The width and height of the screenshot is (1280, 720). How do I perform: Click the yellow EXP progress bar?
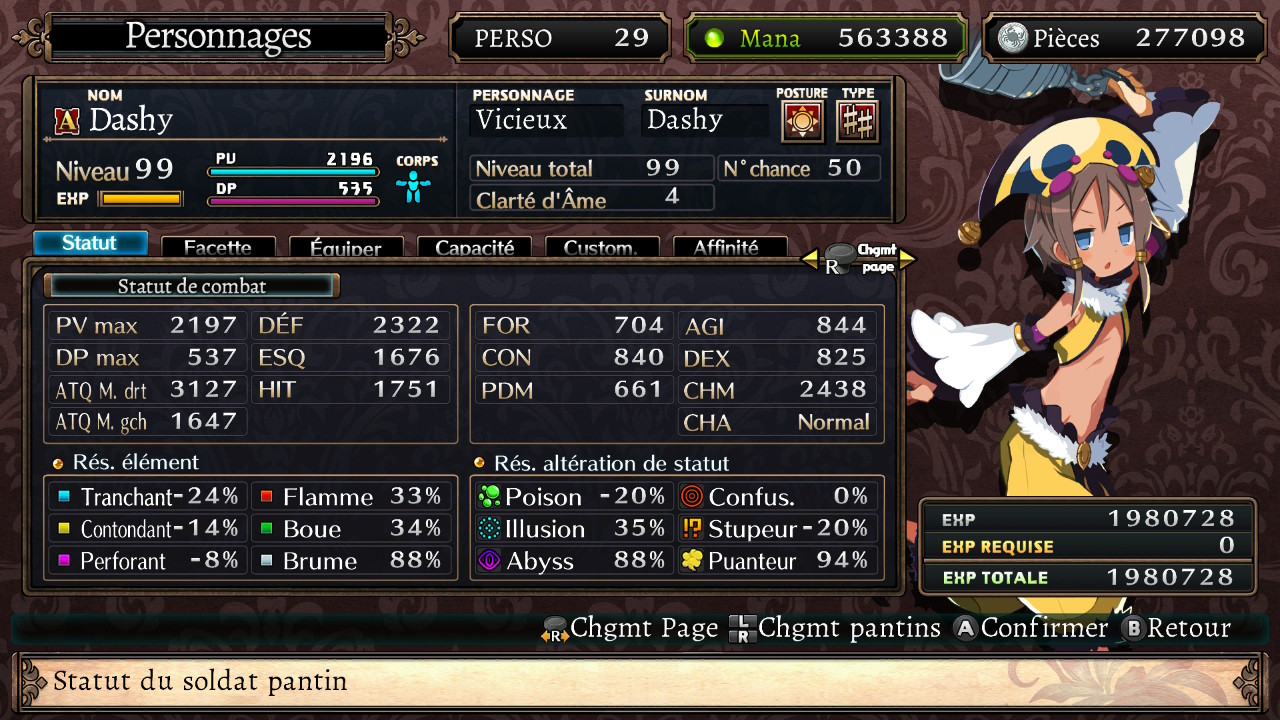(x=140, y=199)
